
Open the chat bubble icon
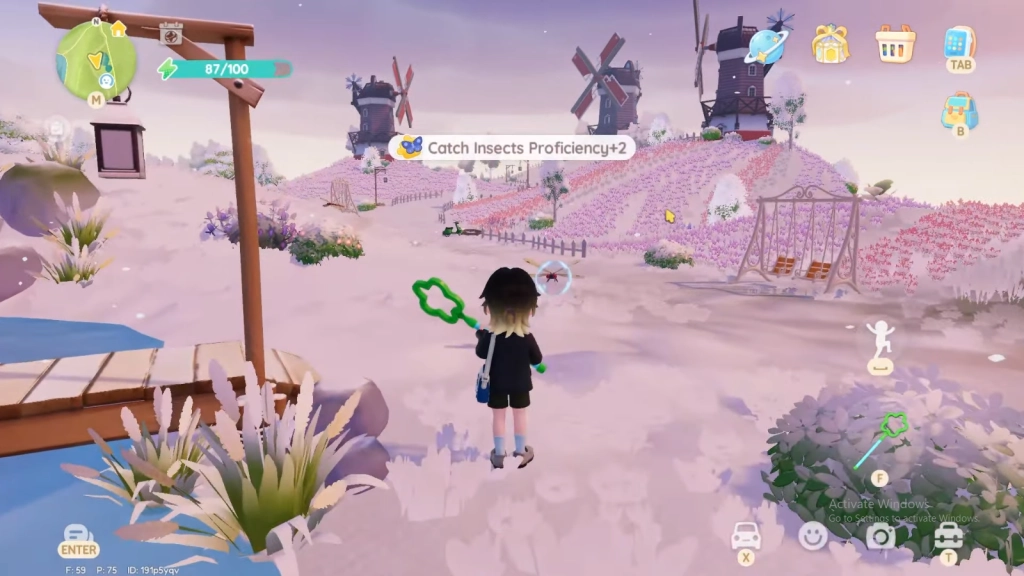[78, 532]
